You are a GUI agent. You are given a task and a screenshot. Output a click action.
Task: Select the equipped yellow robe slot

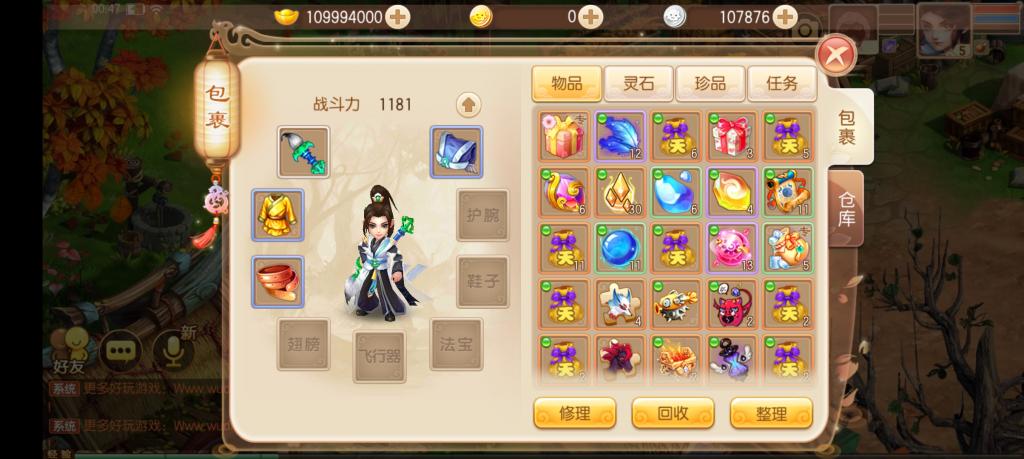pyautogui.click(x=277, y=214)
